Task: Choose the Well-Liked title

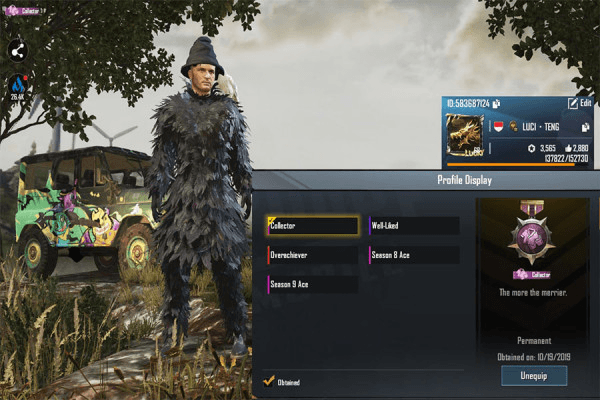Action: click(414, 226)
